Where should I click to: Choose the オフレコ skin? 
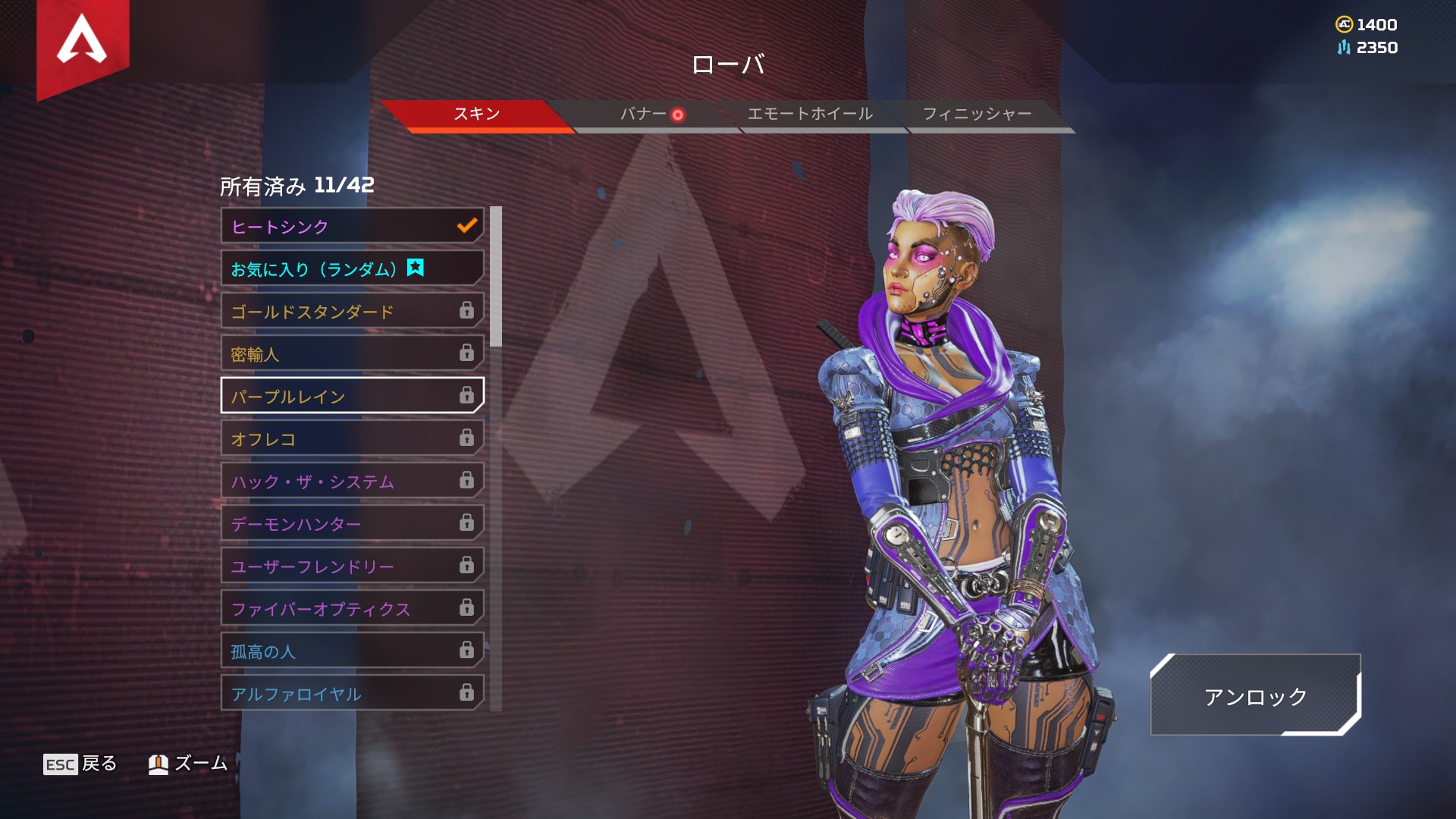(352, 438)
